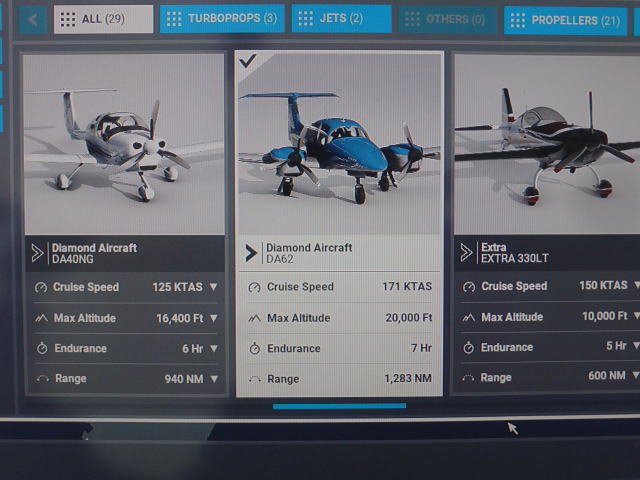Open the DA40NG Range dropdown arrow
This screenshot has width=640, height=480.
pos(213,379)
